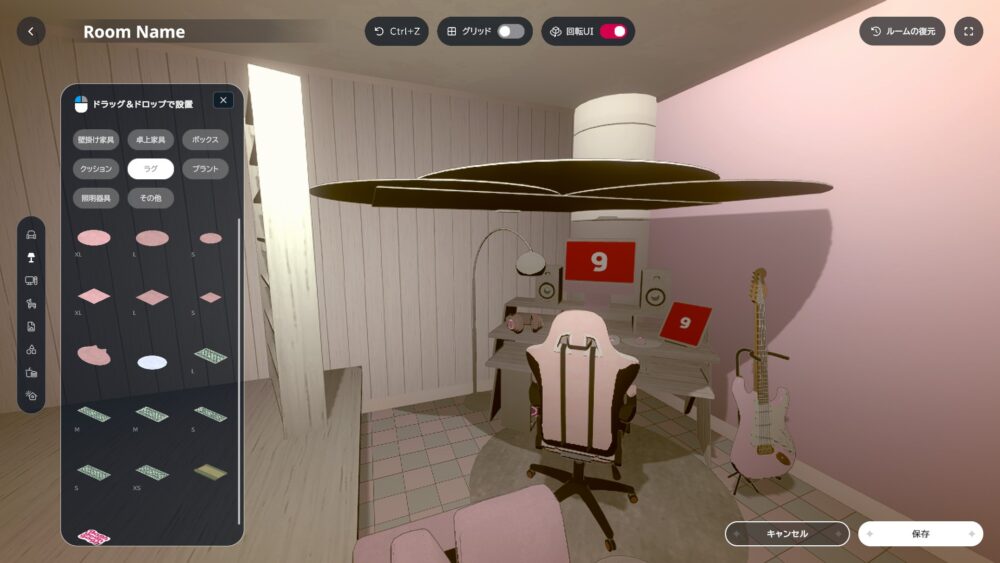Switch to the 卓上家具 category
Viewport: 1000px width, 563px height.
(x=151, y=139)
